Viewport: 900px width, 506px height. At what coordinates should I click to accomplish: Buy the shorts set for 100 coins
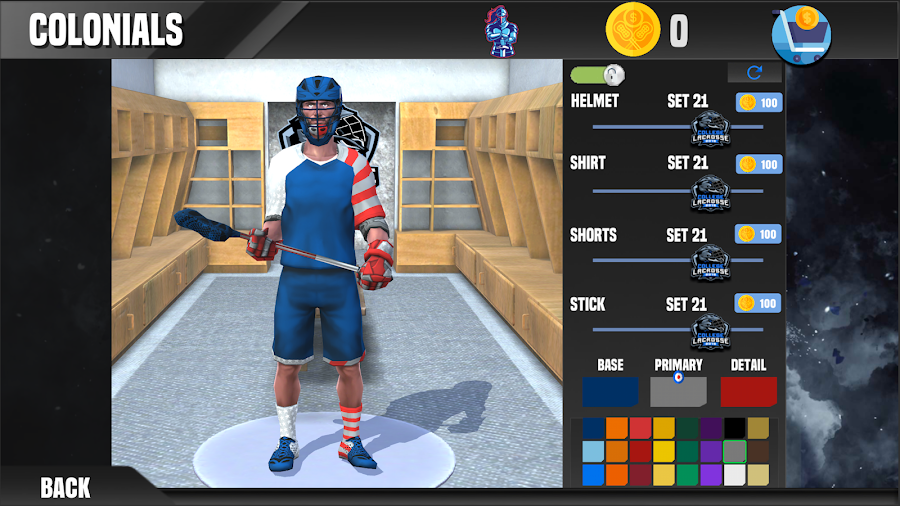point(759,235)
